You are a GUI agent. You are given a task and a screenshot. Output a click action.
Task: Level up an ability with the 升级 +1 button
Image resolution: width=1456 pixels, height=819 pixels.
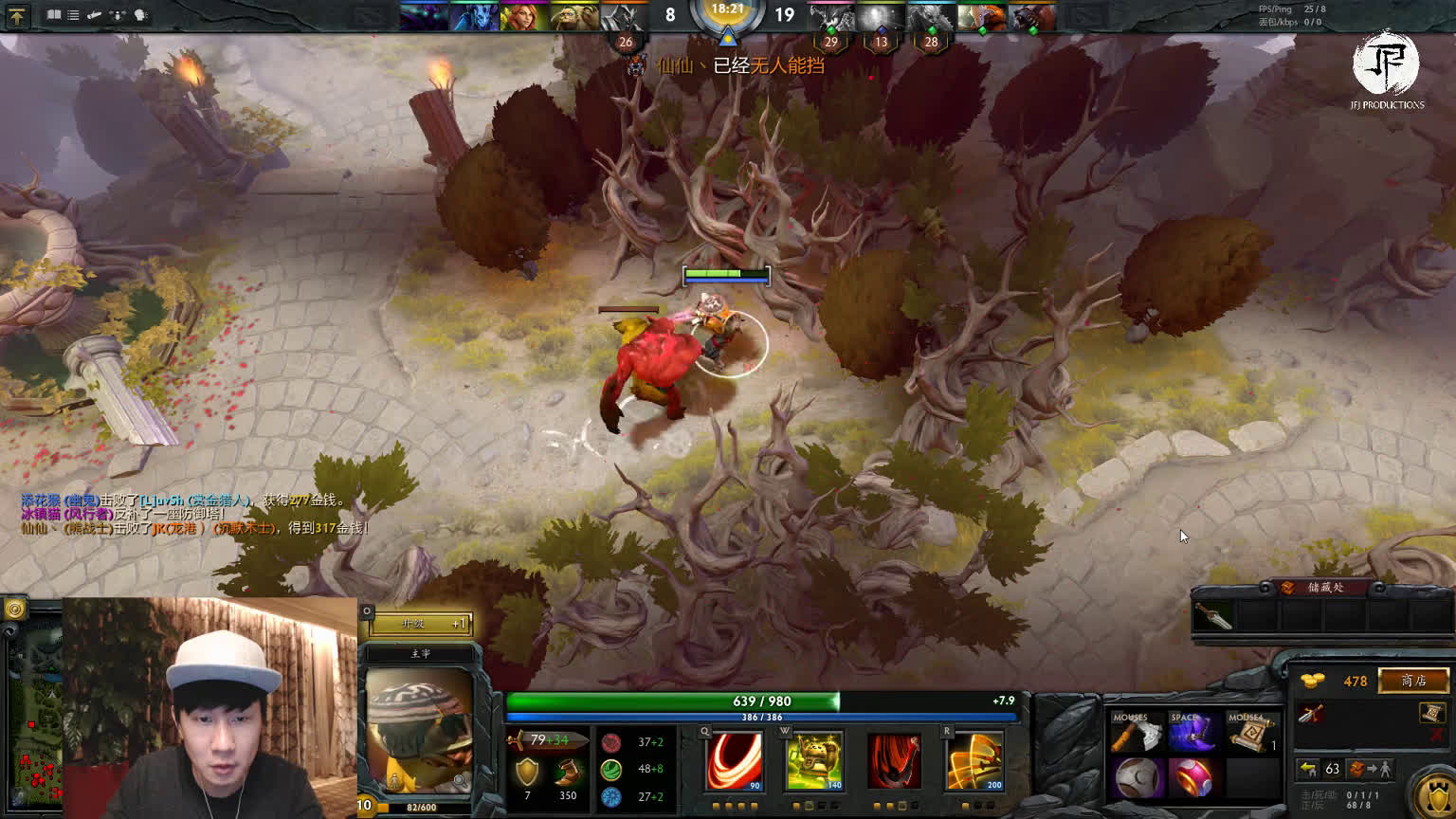(x=420, y=623)
